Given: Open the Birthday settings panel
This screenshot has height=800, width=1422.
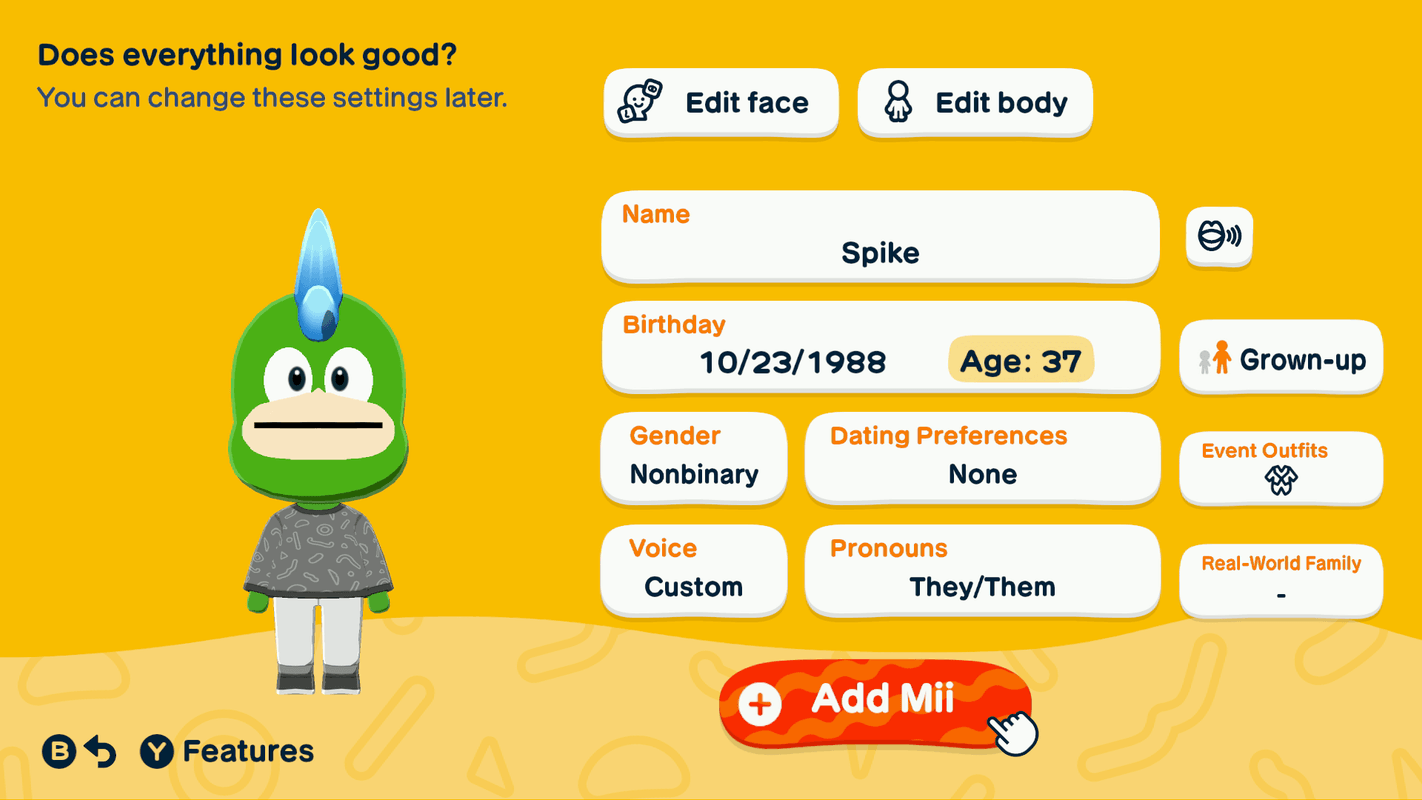Looking at the screenshot, I should coord(879,347).
